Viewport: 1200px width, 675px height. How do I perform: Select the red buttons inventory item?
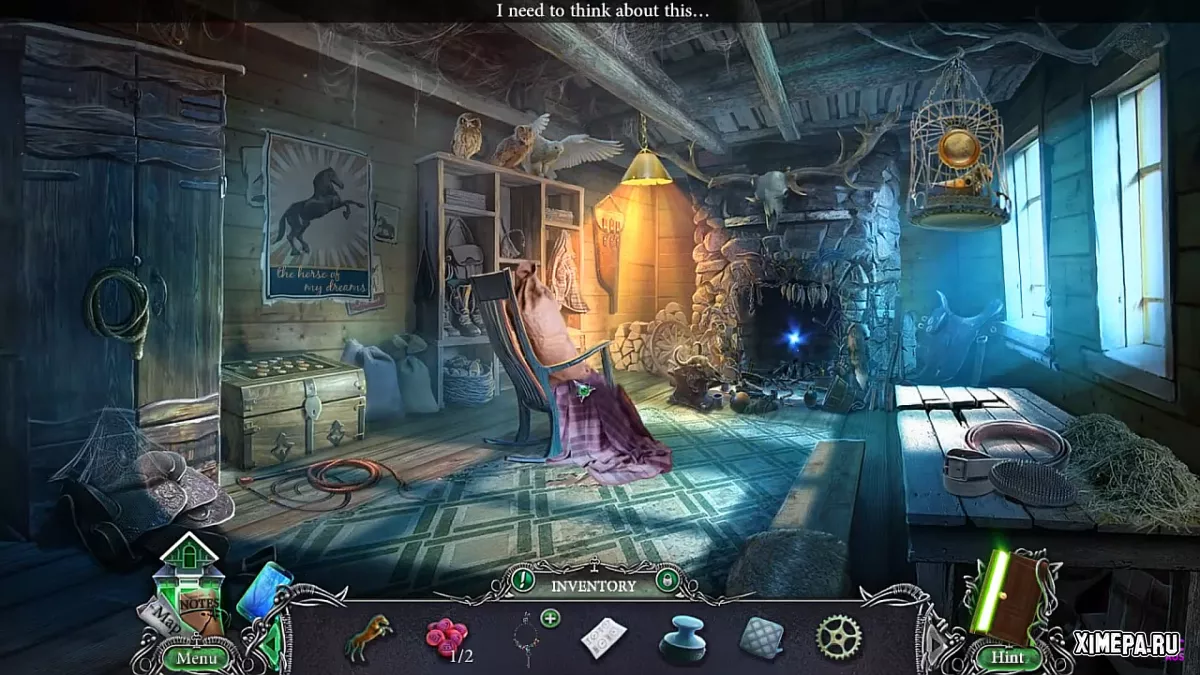(x=446, y=635)
